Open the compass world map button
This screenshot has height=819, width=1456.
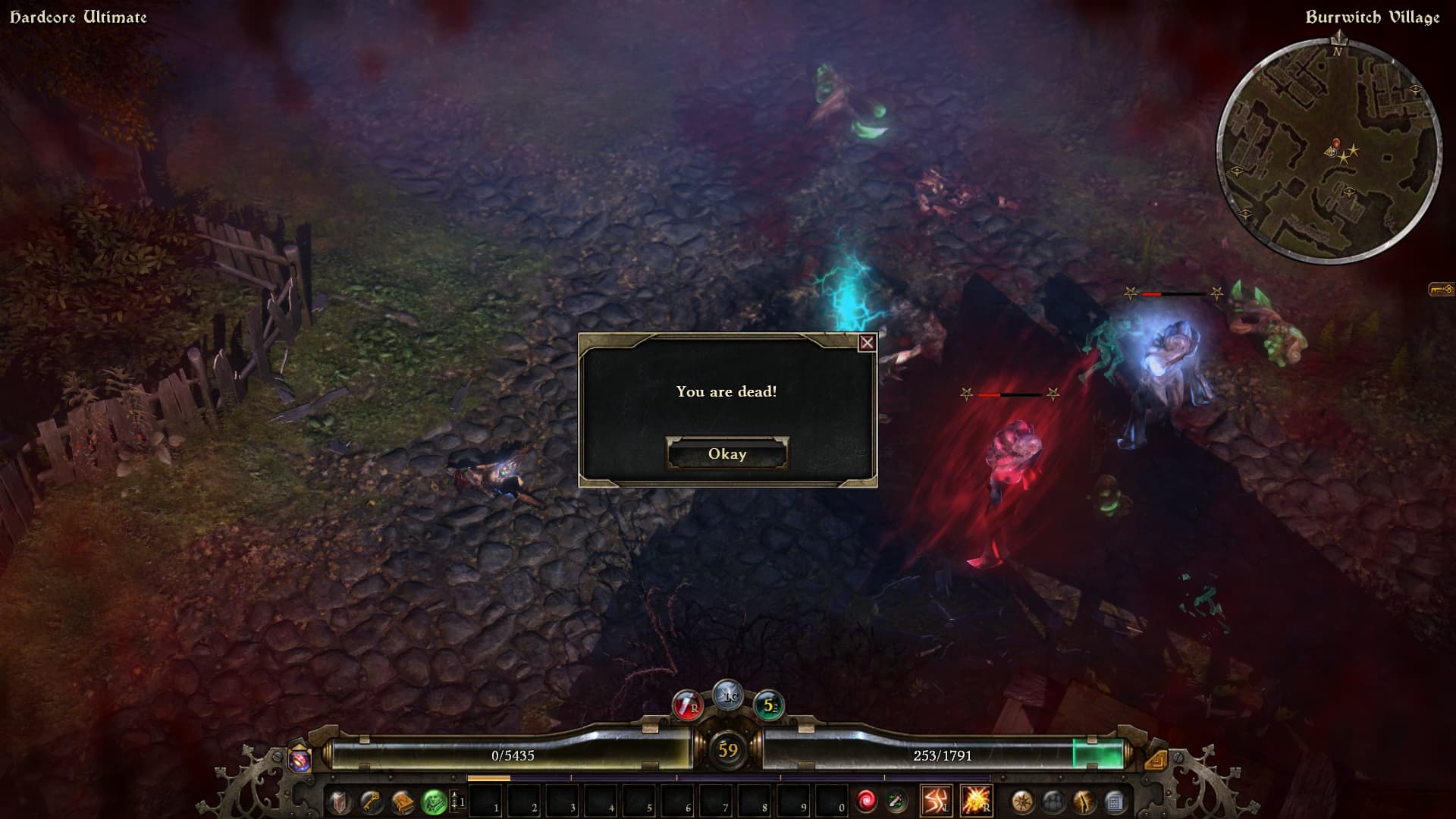[x=1022, y=802]
